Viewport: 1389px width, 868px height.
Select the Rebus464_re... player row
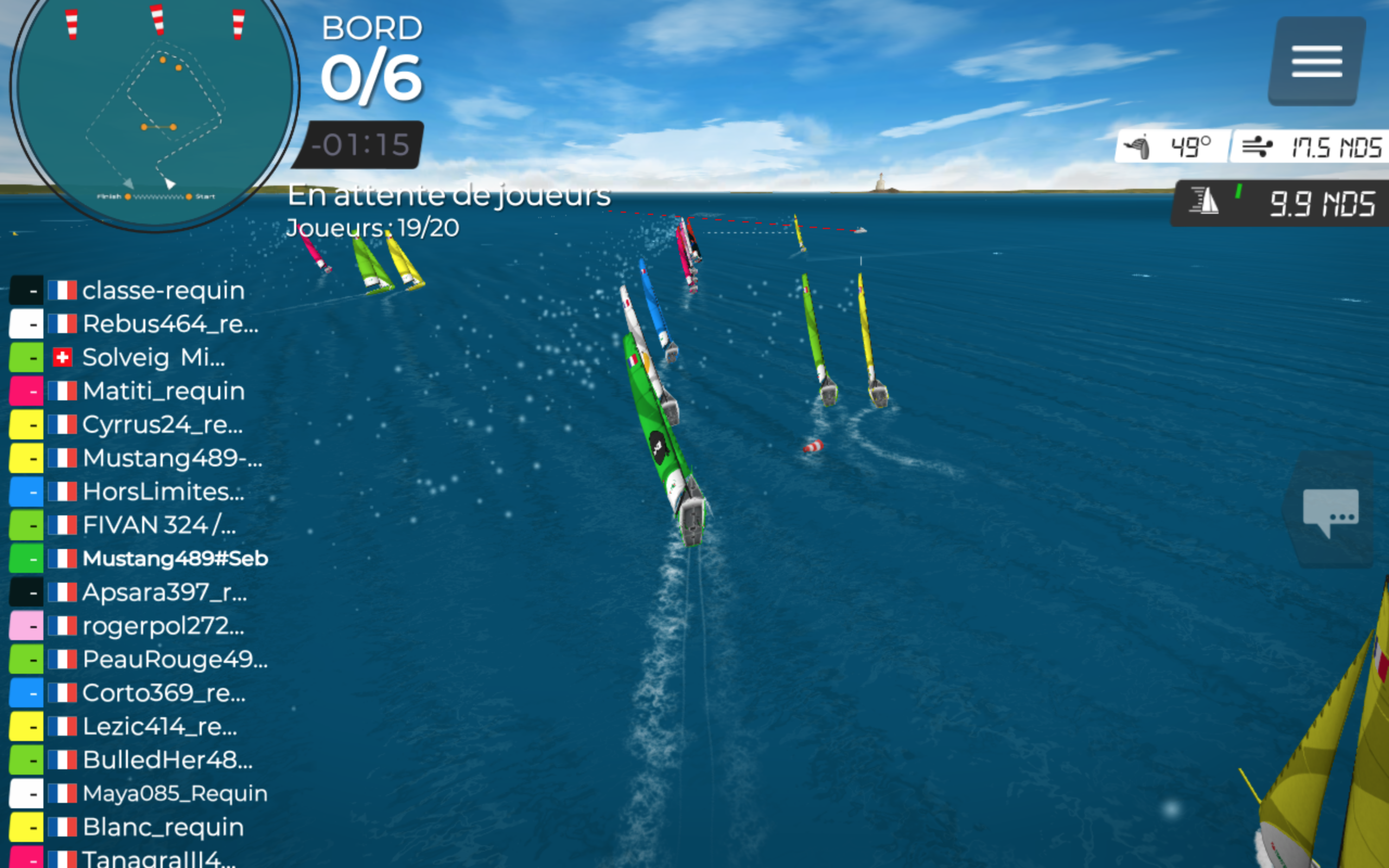170,324
